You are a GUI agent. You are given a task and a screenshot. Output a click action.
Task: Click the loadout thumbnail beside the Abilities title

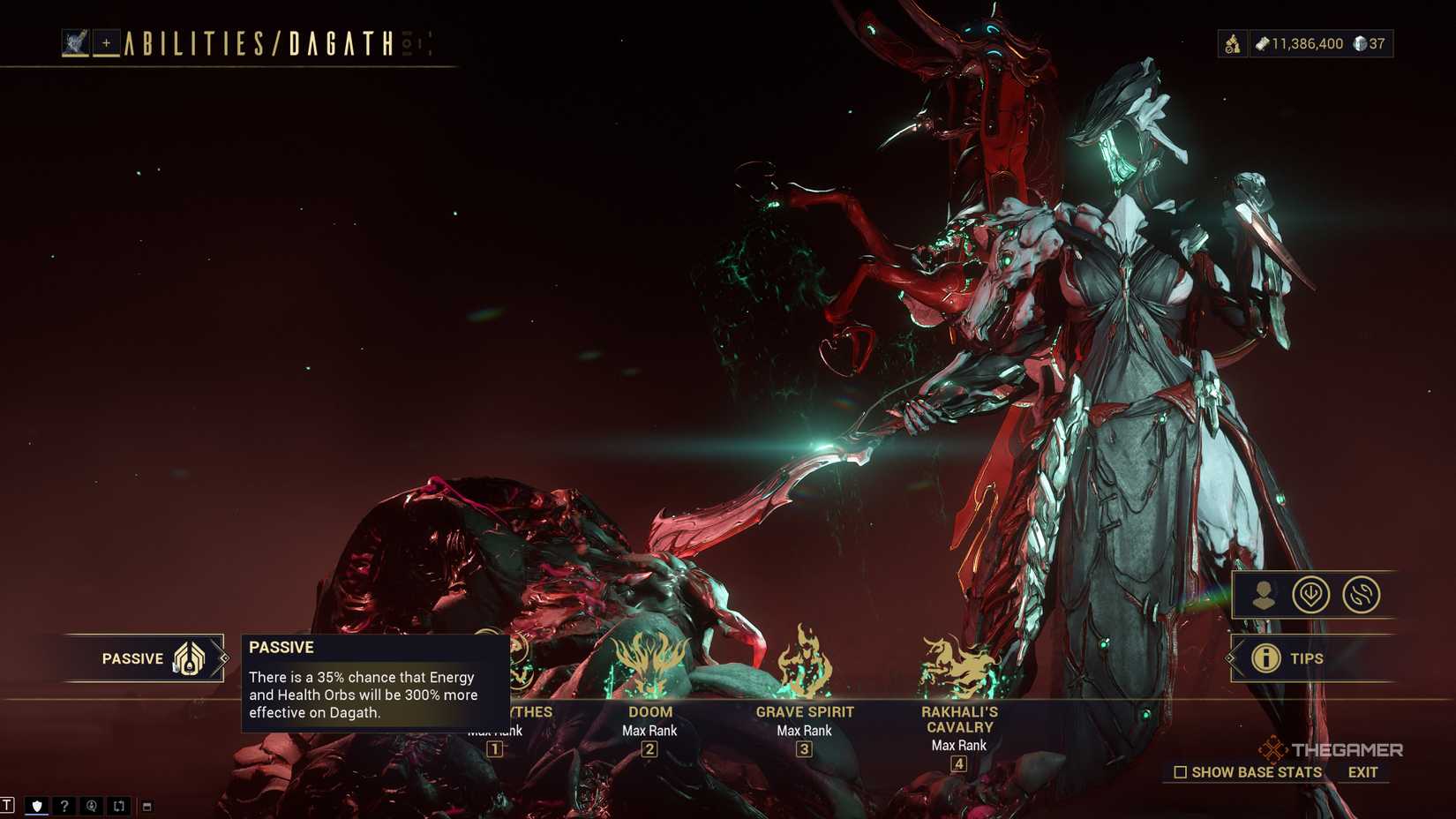tap(75, 40)
